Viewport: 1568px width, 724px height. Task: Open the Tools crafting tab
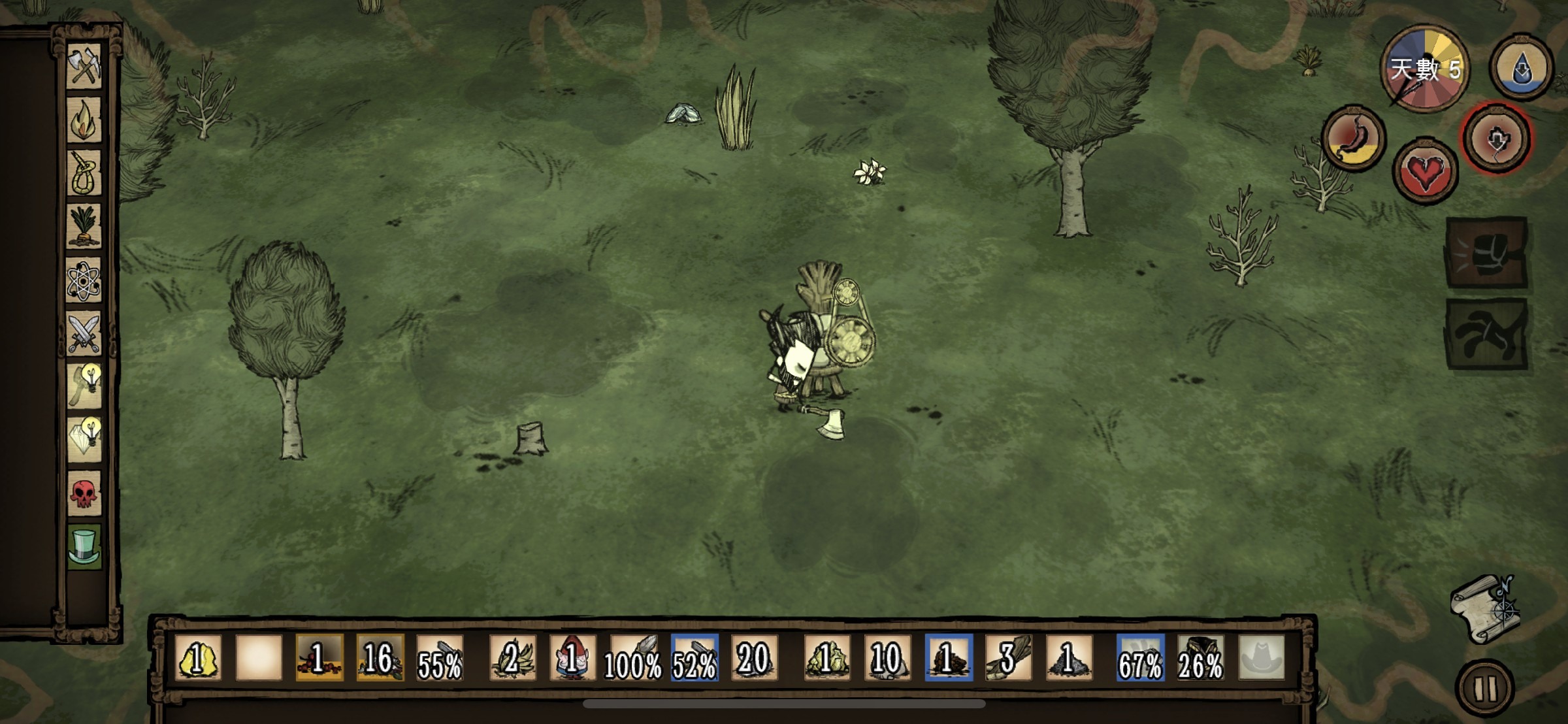(x=84, y=66)
